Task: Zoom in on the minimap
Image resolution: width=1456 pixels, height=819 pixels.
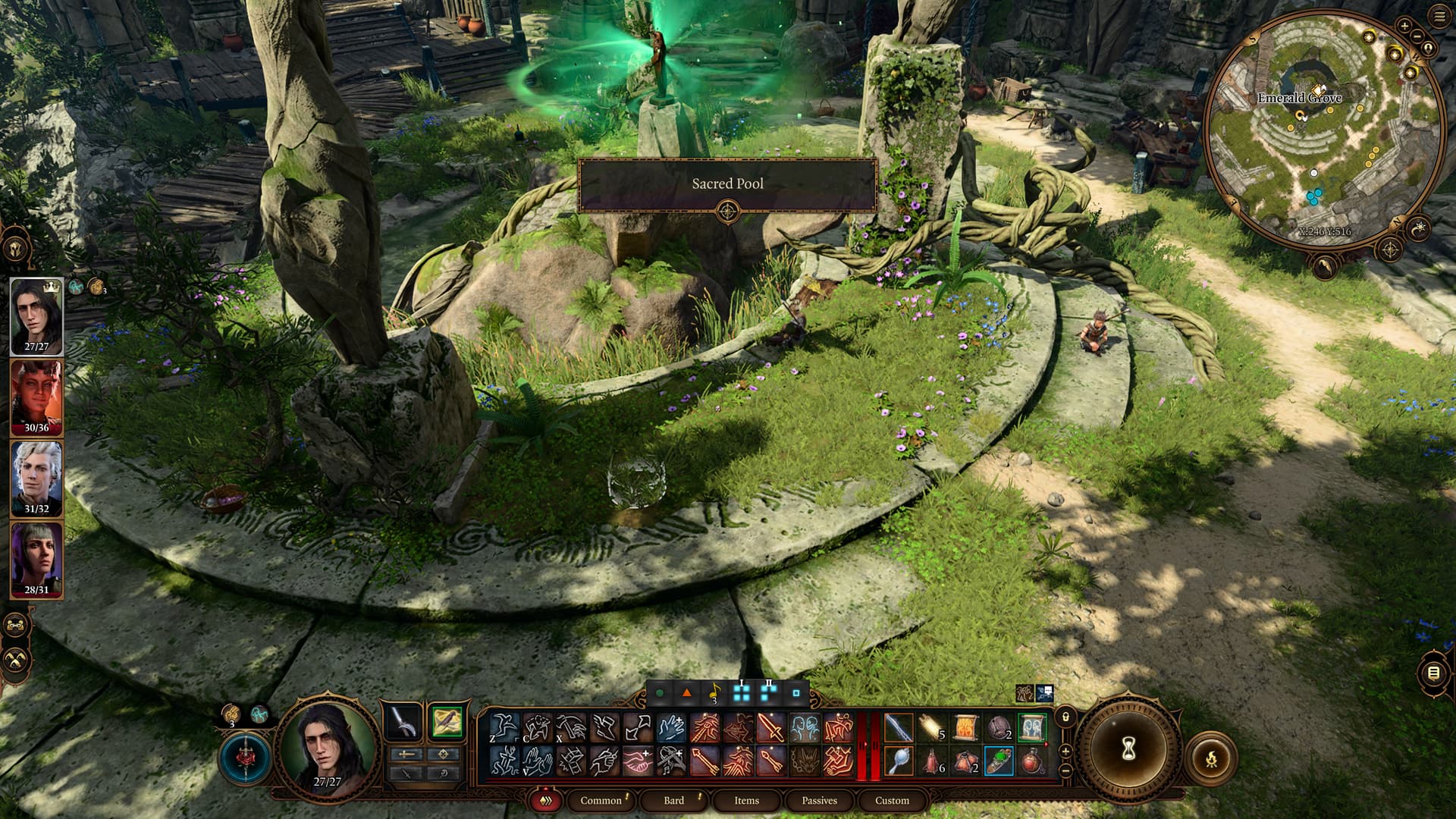Action: [1404, 27]
